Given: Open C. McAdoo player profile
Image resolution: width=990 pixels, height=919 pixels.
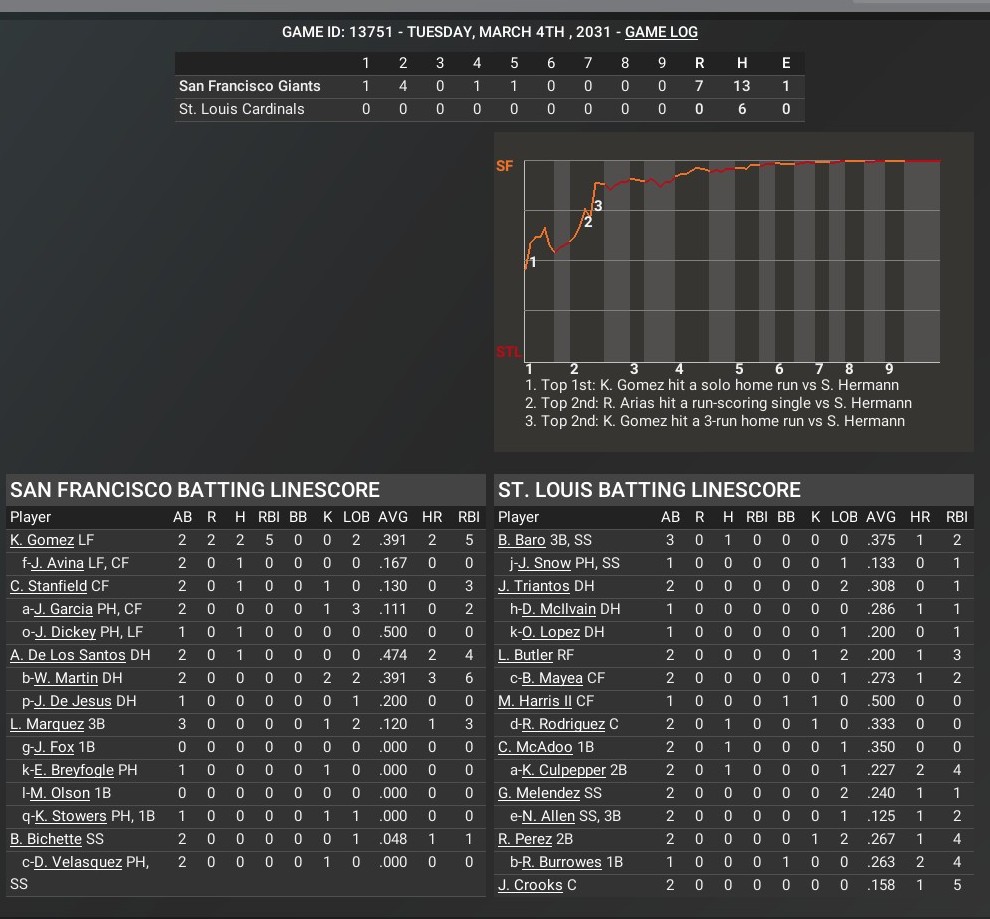Looking at the screenshot, I should (534, 747).
